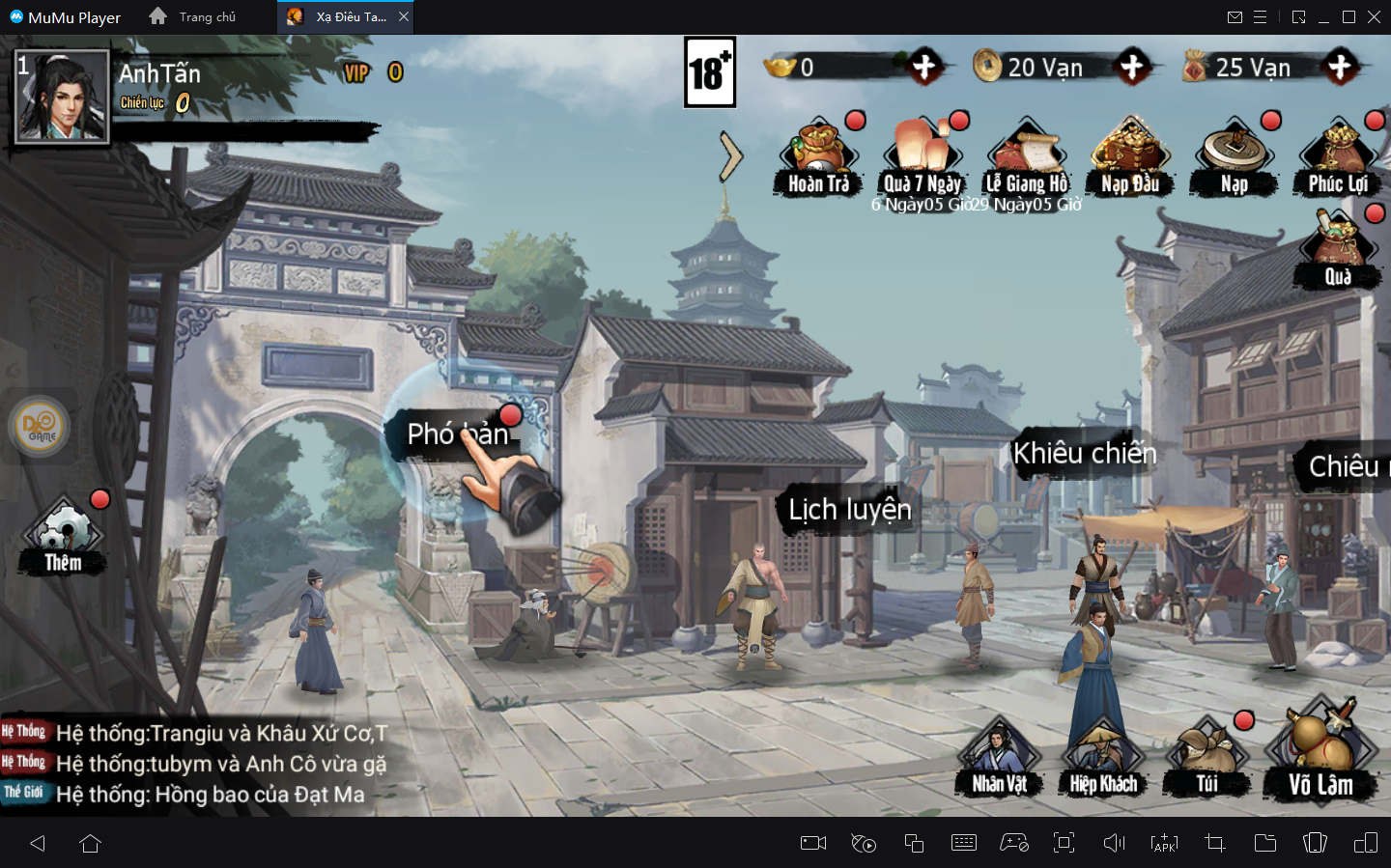
Task: Open the Thêm gear menu
Action: 63,536
